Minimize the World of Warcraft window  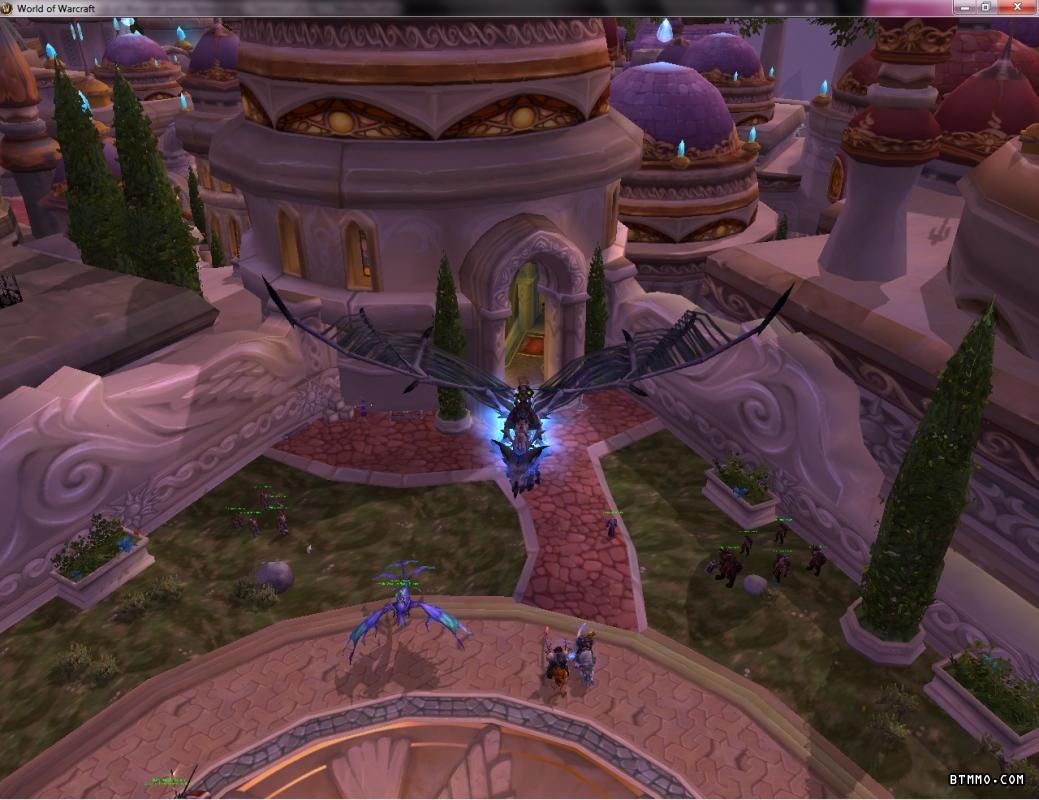click(x=965, y=7)
